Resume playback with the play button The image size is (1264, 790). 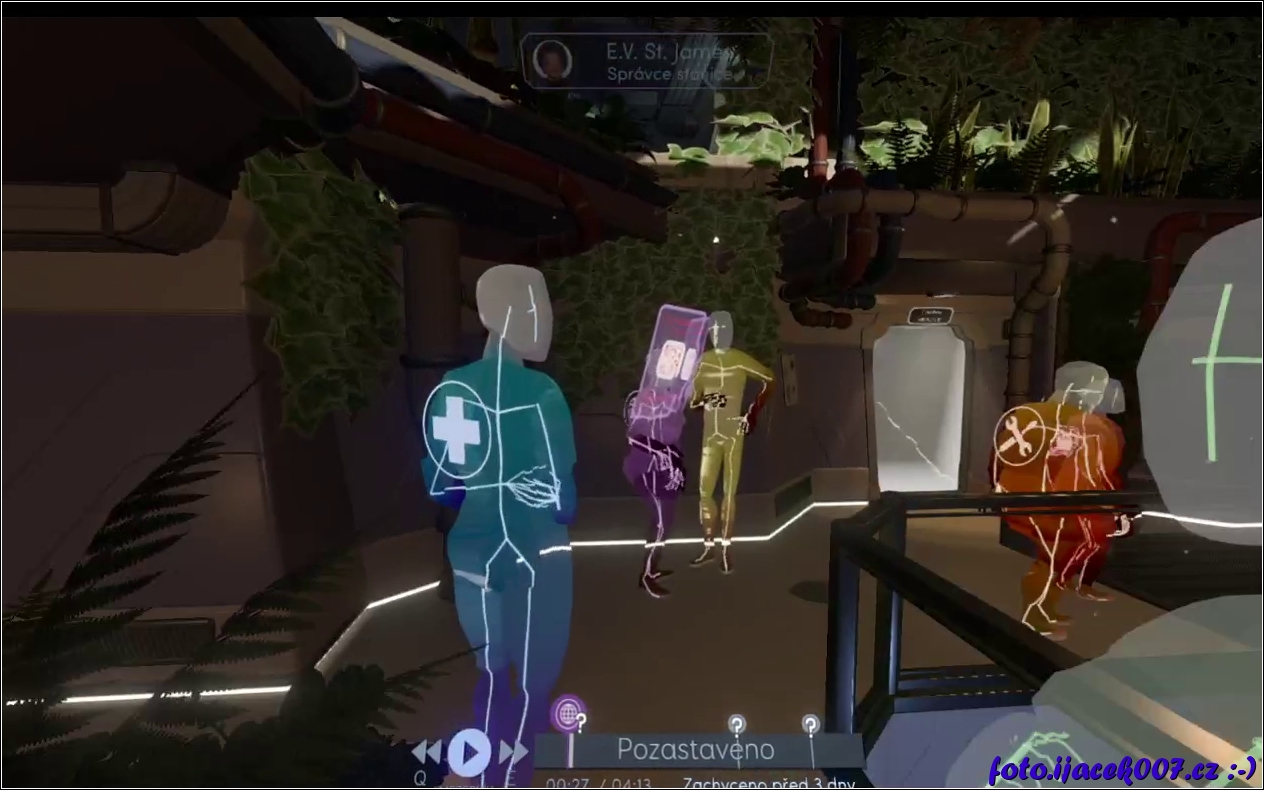pos(468,751)
